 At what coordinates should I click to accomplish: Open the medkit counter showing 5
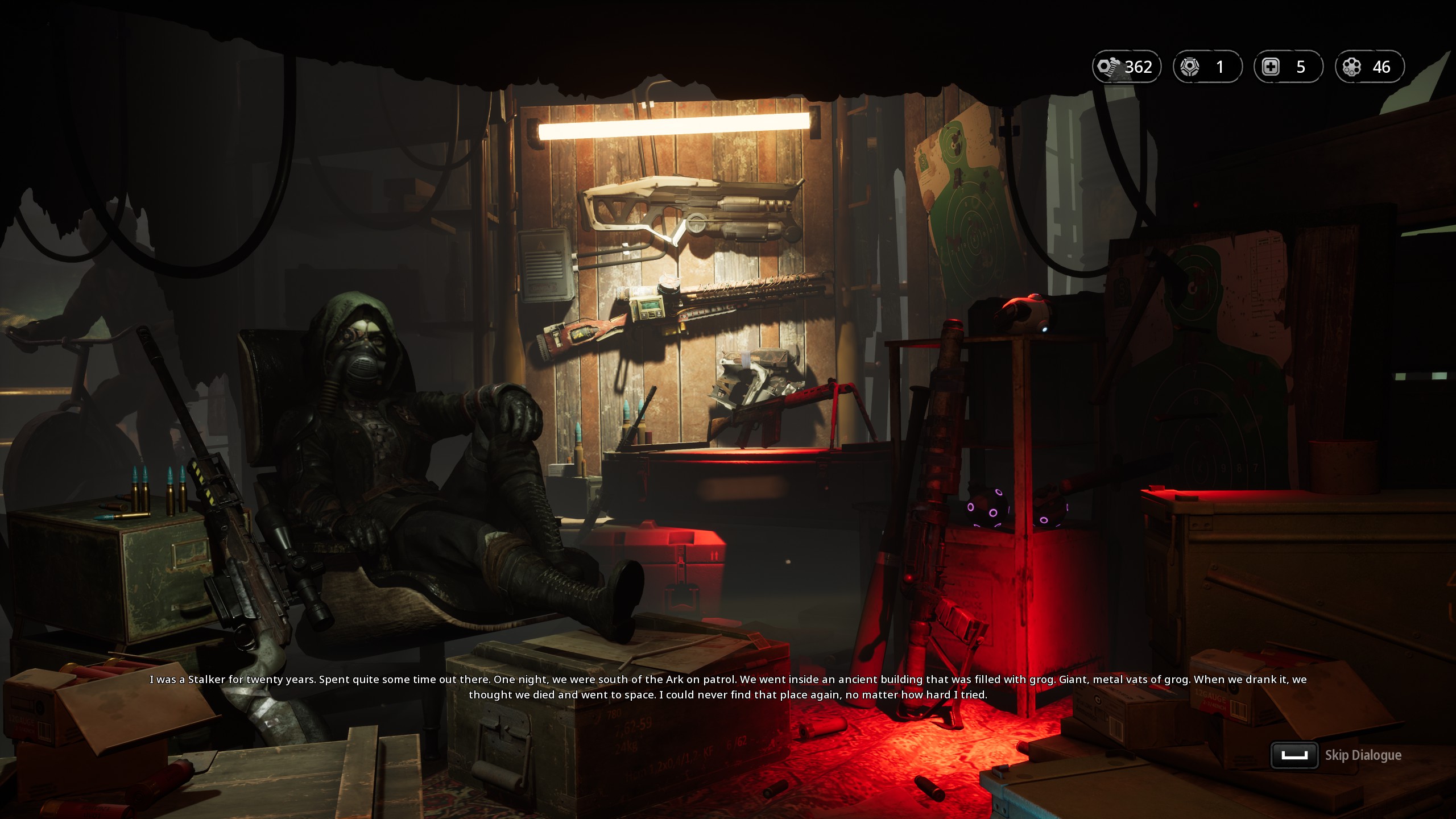click(x=1288, y=67)
